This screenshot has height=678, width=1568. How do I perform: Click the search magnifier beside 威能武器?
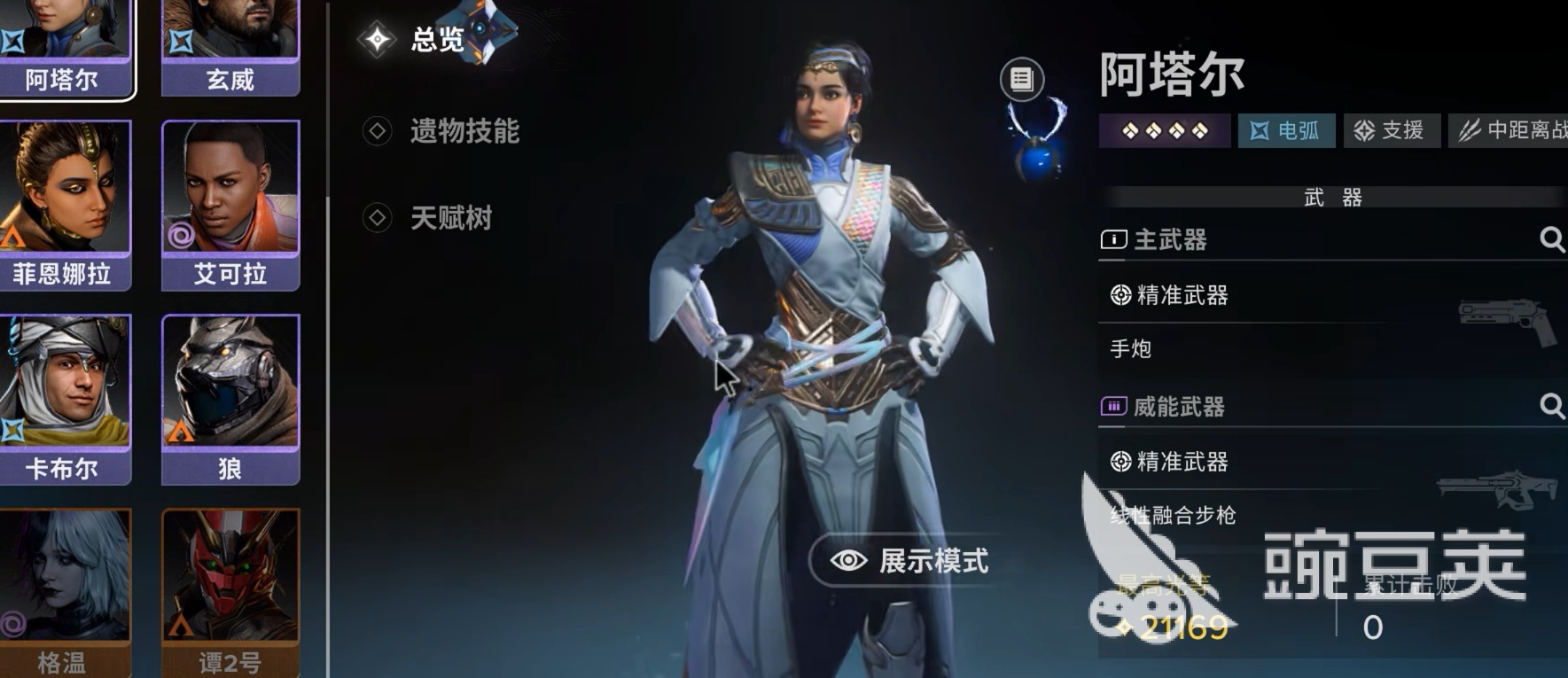point(1554,408)
